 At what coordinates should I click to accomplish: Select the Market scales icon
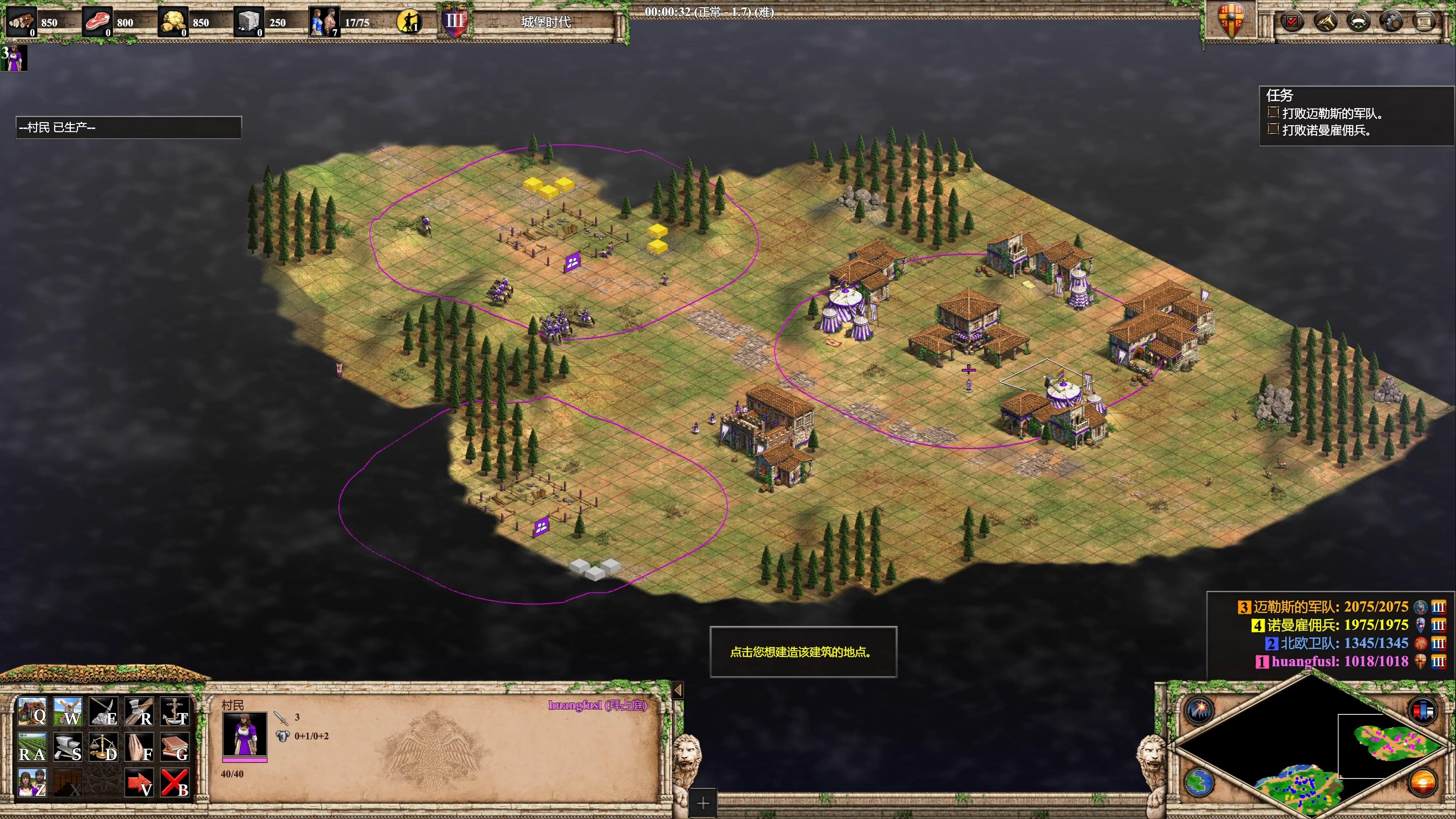pos(104,747)
